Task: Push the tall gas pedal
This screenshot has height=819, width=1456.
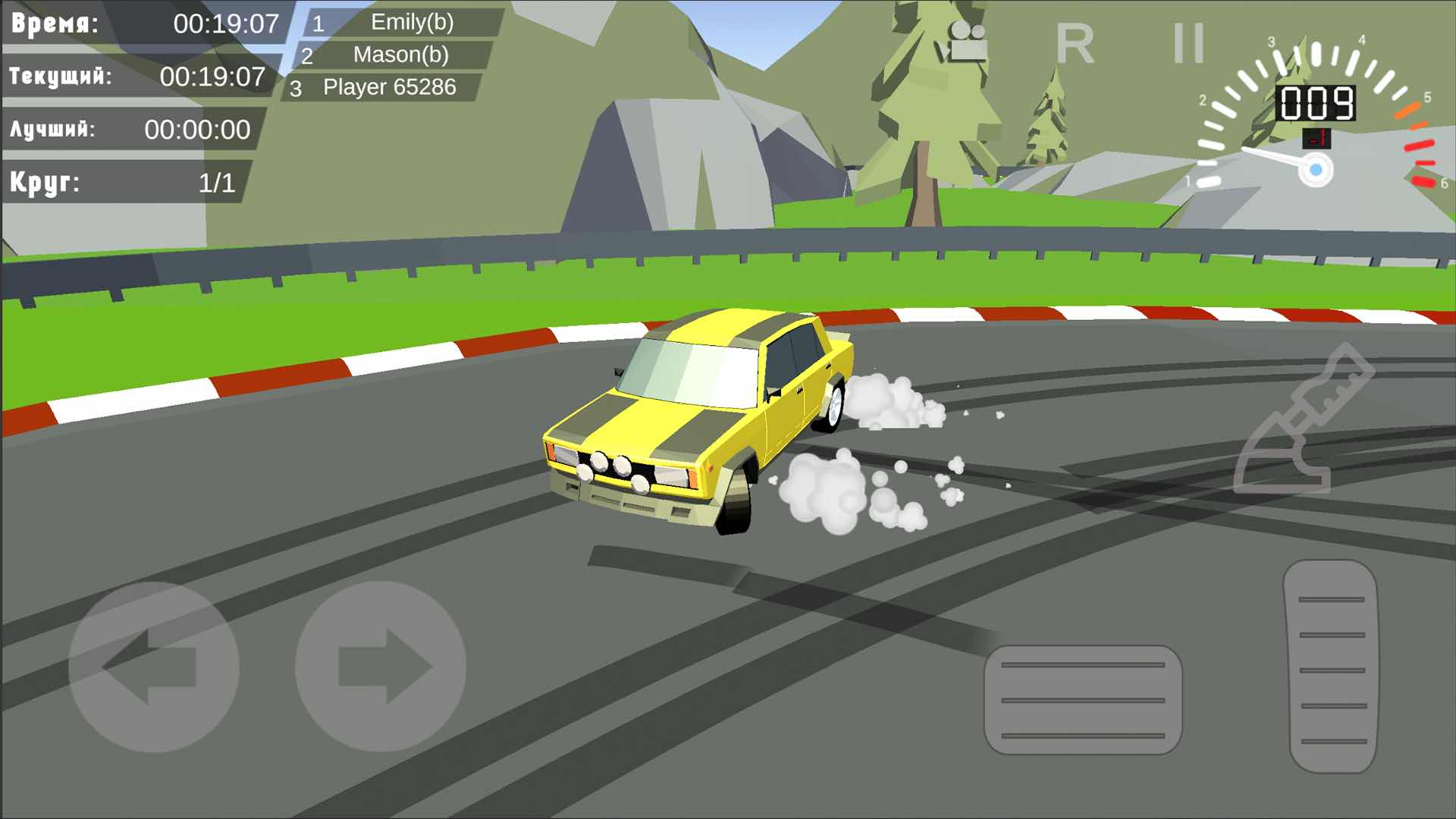Action: pos(1332,667)
